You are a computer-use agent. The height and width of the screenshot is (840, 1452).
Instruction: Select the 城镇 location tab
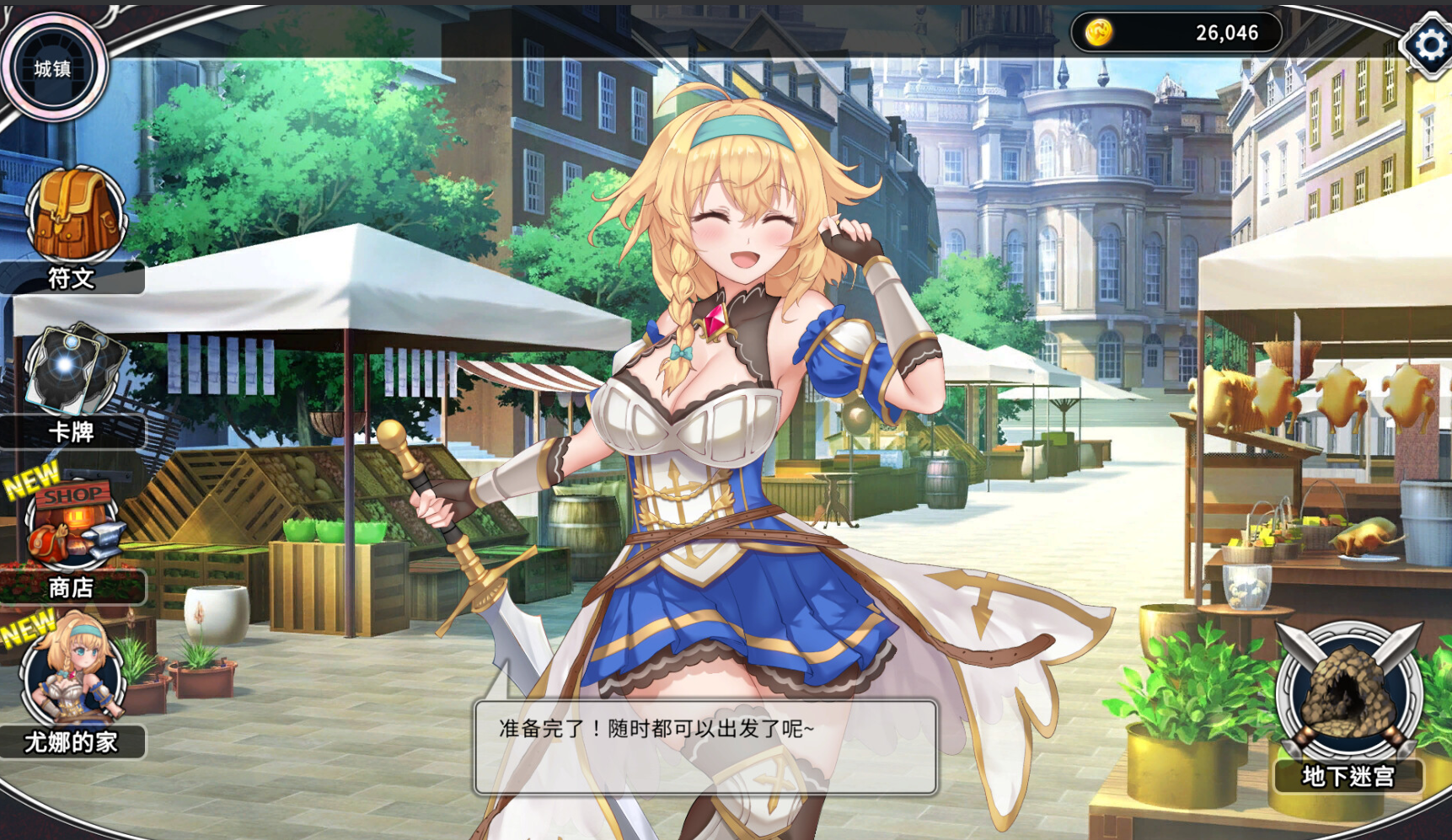tap(54, 67)
